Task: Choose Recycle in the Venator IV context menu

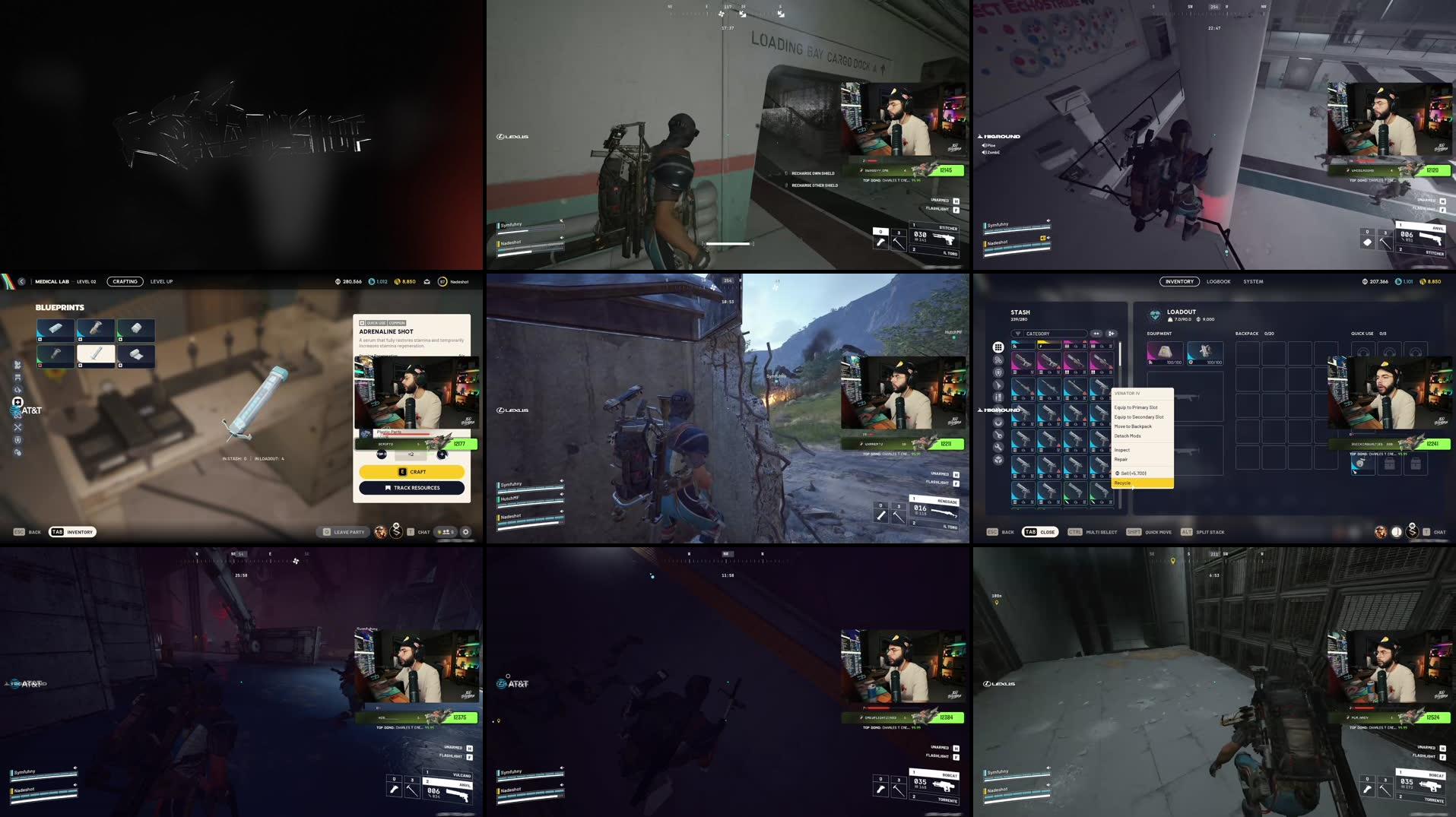Action: [x=1123, y=483]
